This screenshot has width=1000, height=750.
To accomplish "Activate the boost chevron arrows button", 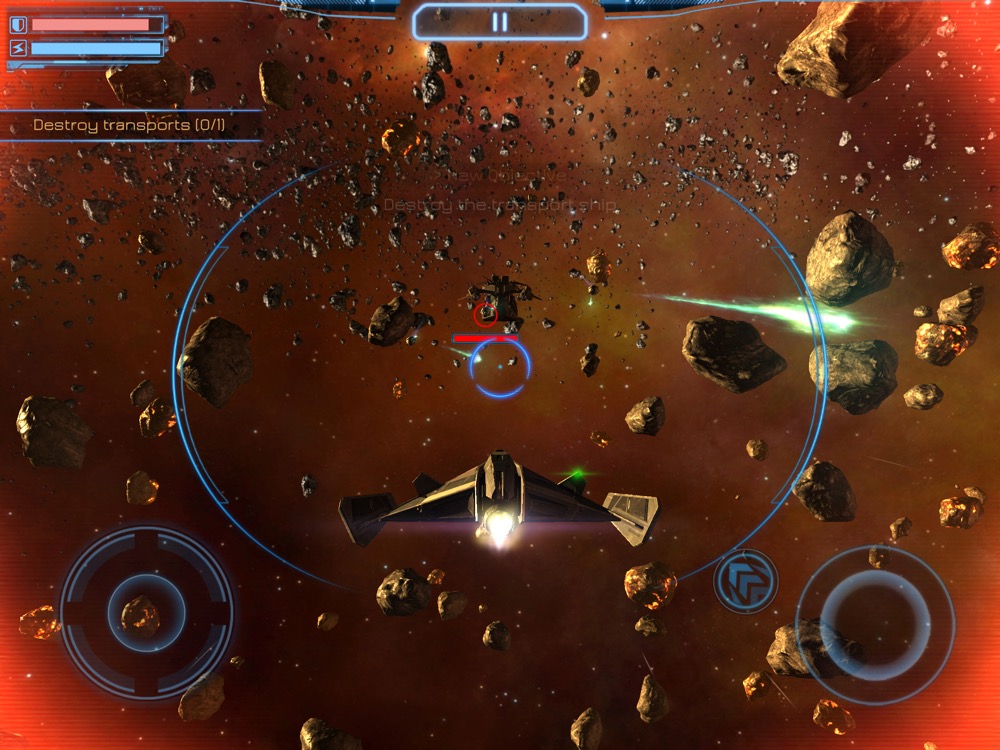I will click(x=745, y=581).
